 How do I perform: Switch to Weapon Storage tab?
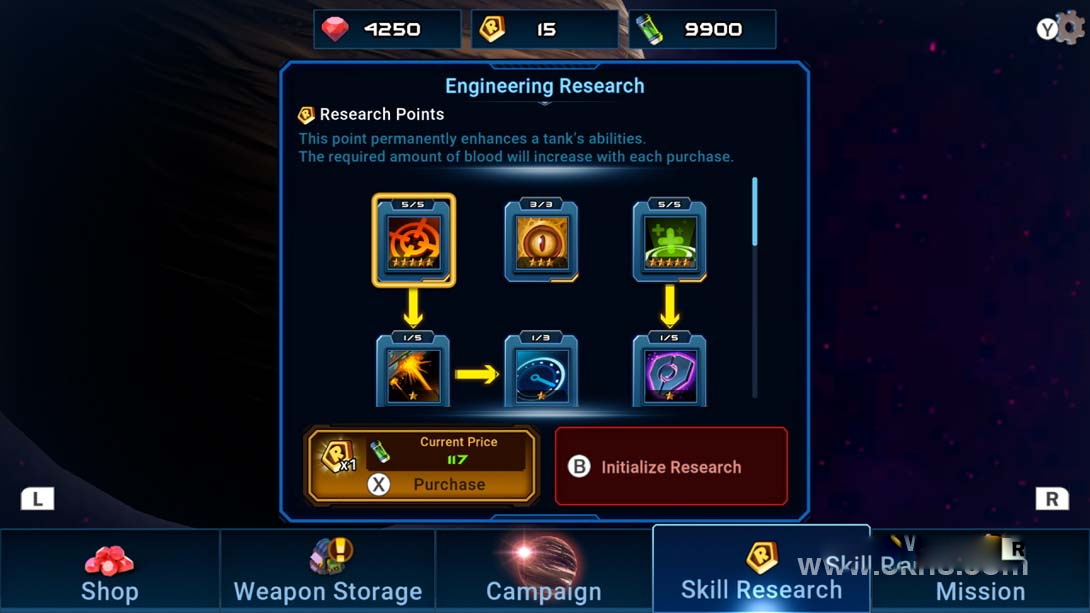pyautogui.click(x=328, y=573)
